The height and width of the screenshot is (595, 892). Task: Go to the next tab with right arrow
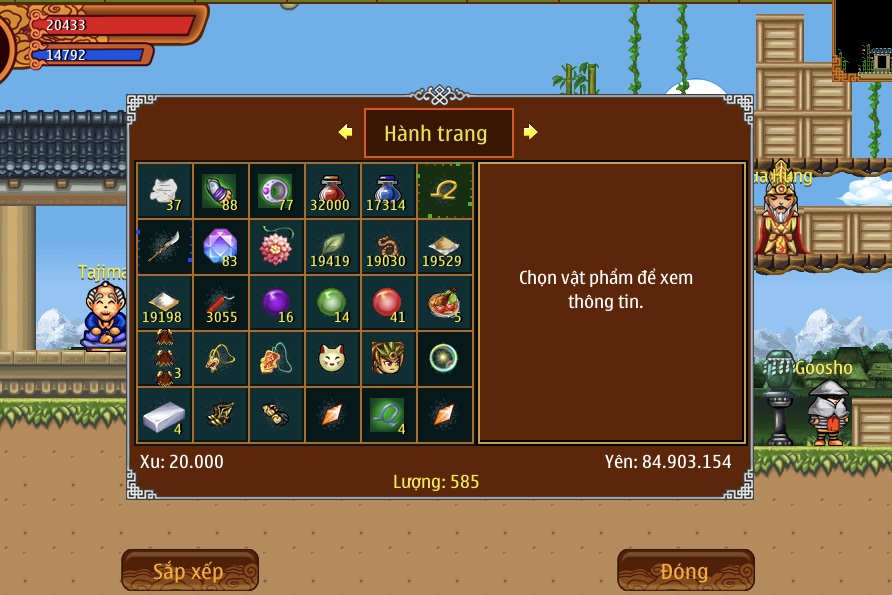click(531, 132)
